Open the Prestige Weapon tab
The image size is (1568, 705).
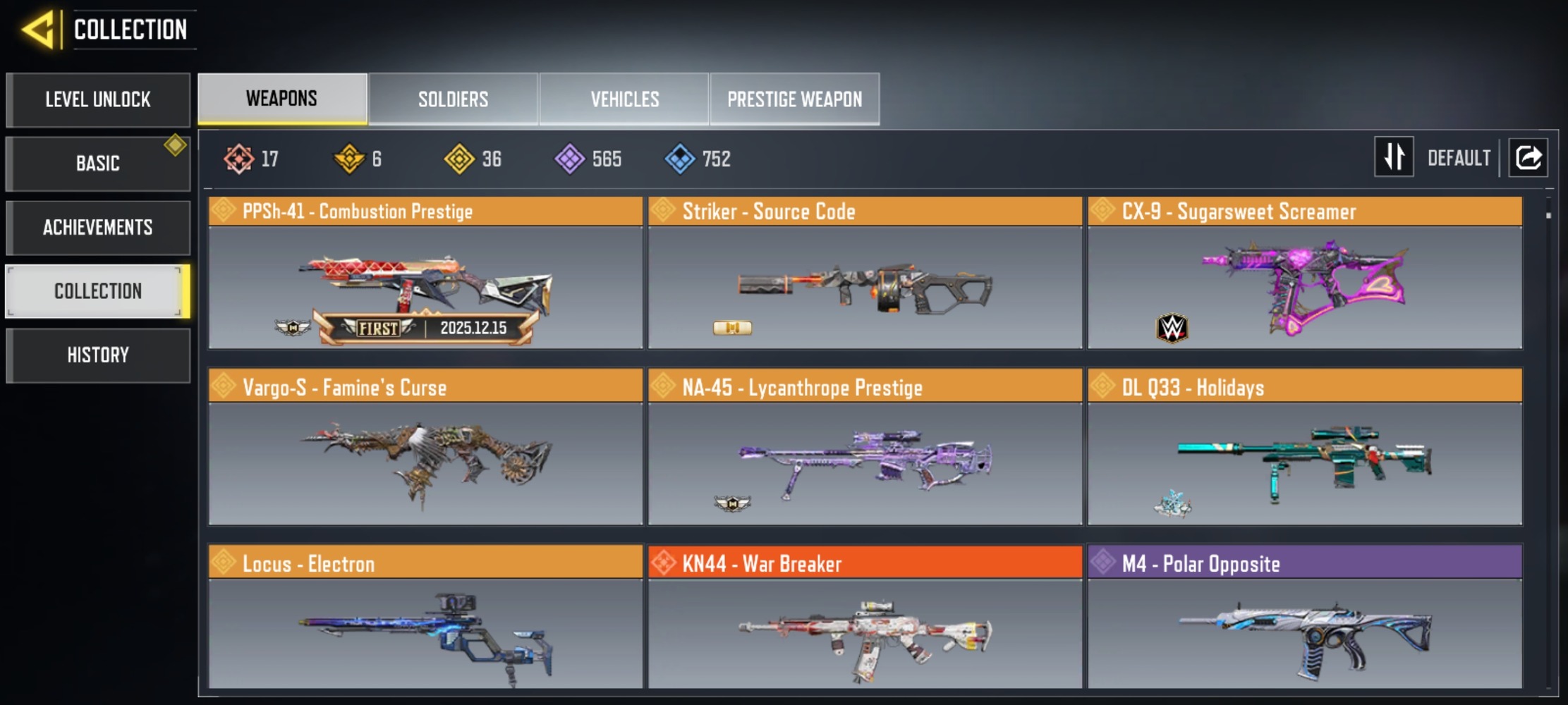pos(795,99)
